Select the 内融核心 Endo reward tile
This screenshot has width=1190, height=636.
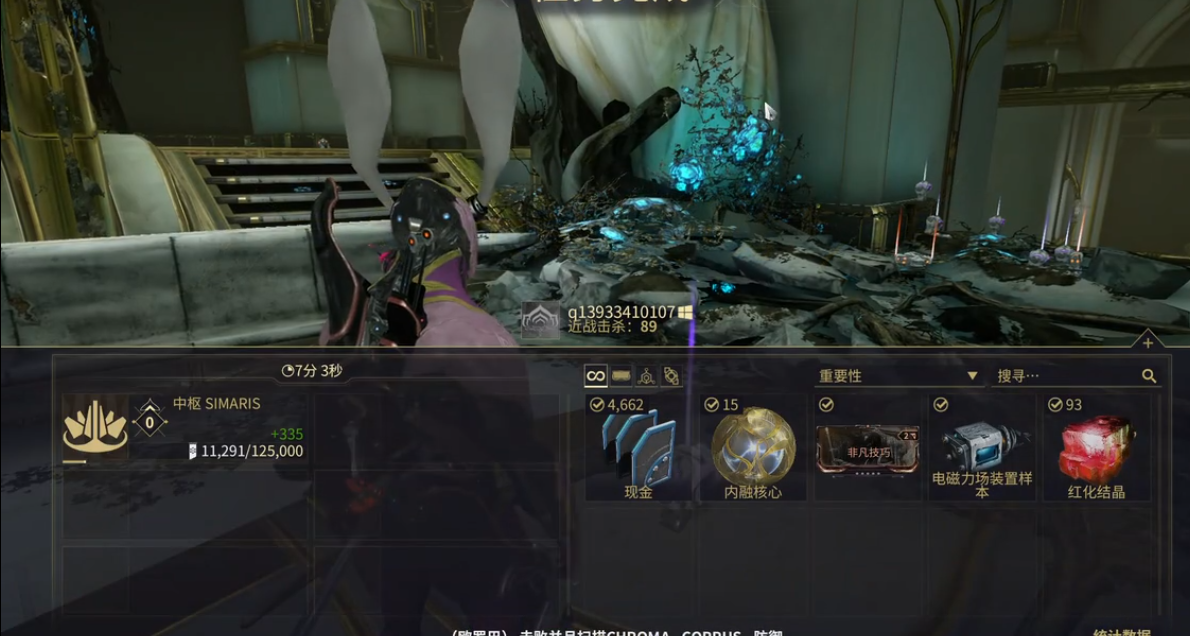tap(753, 449)
